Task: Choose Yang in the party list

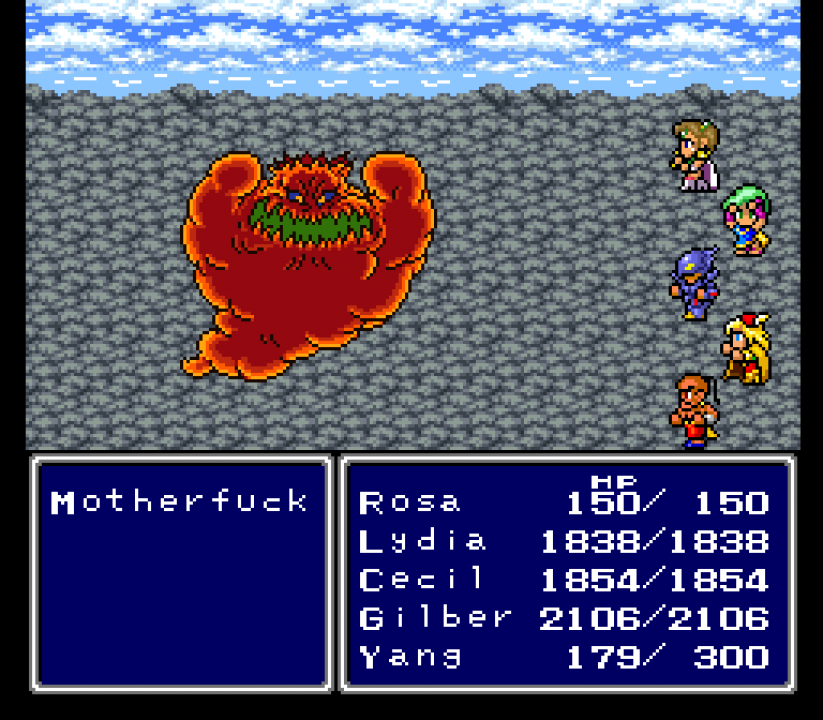Action: coord(410,657)
